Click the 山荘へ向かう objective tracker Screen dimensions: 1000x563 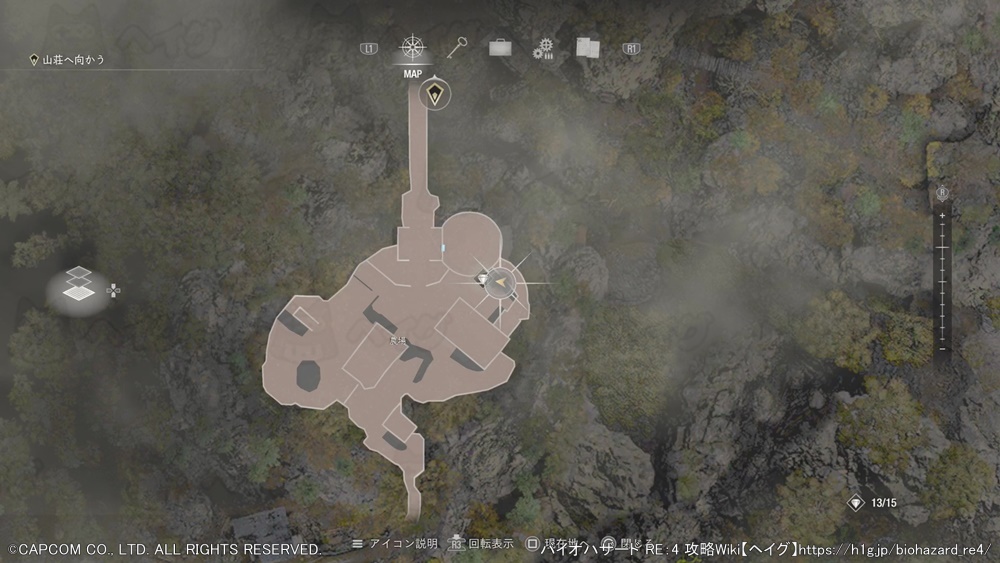pos(70,60)
